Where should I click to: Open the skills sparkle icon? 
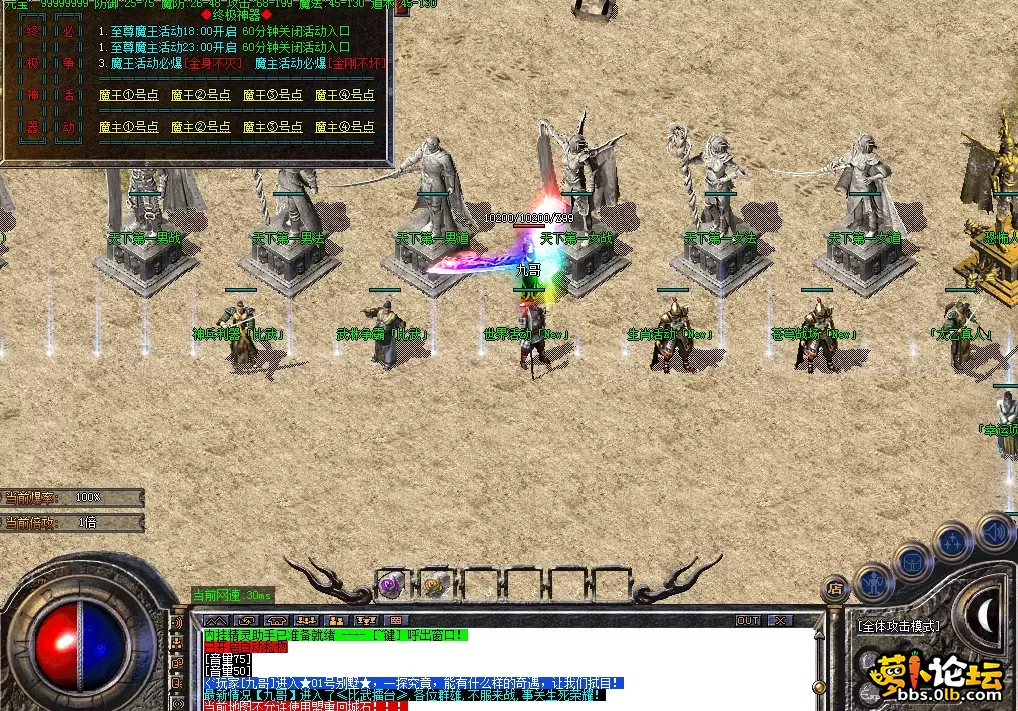click(x=952, y=543)
